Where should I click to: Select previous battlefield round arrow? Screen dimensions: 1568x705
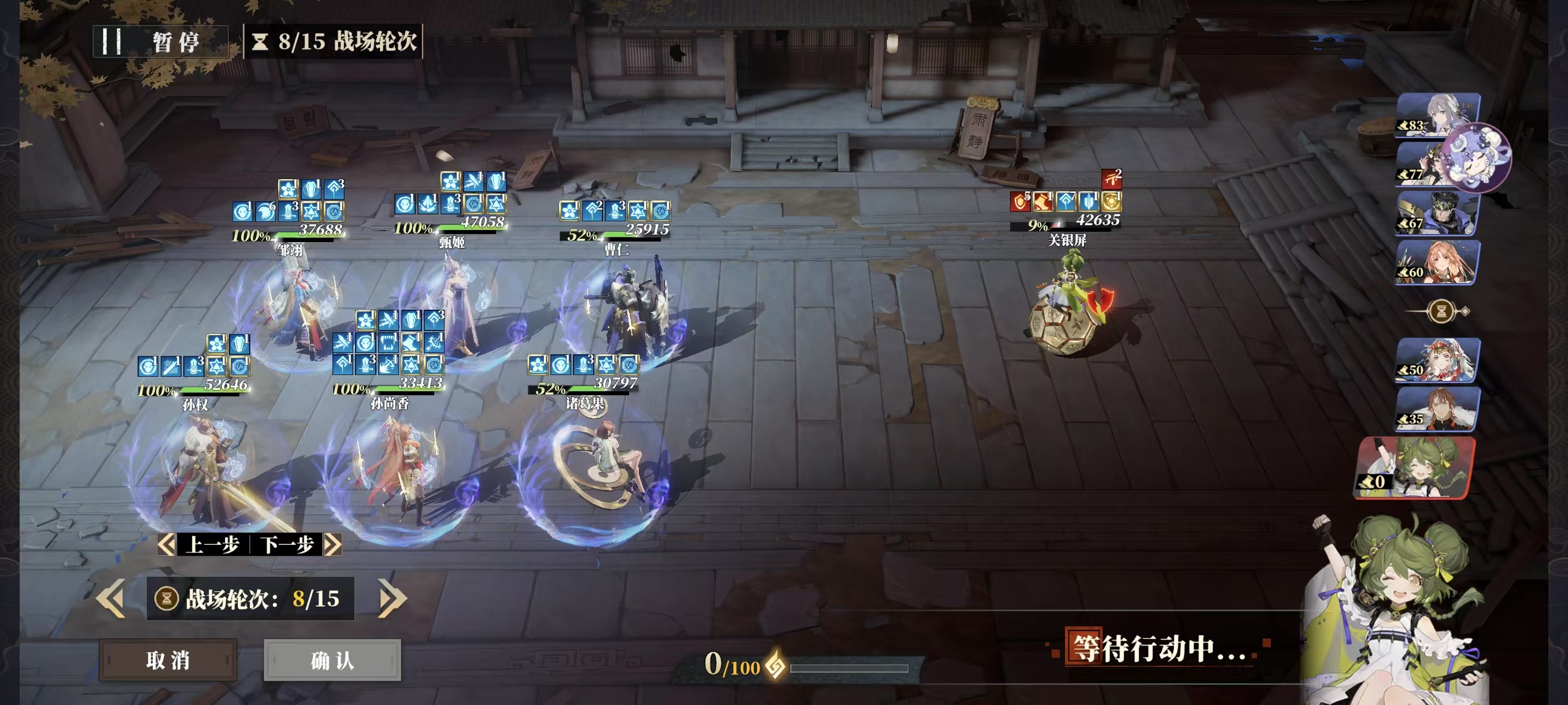(x=112, y=599)
